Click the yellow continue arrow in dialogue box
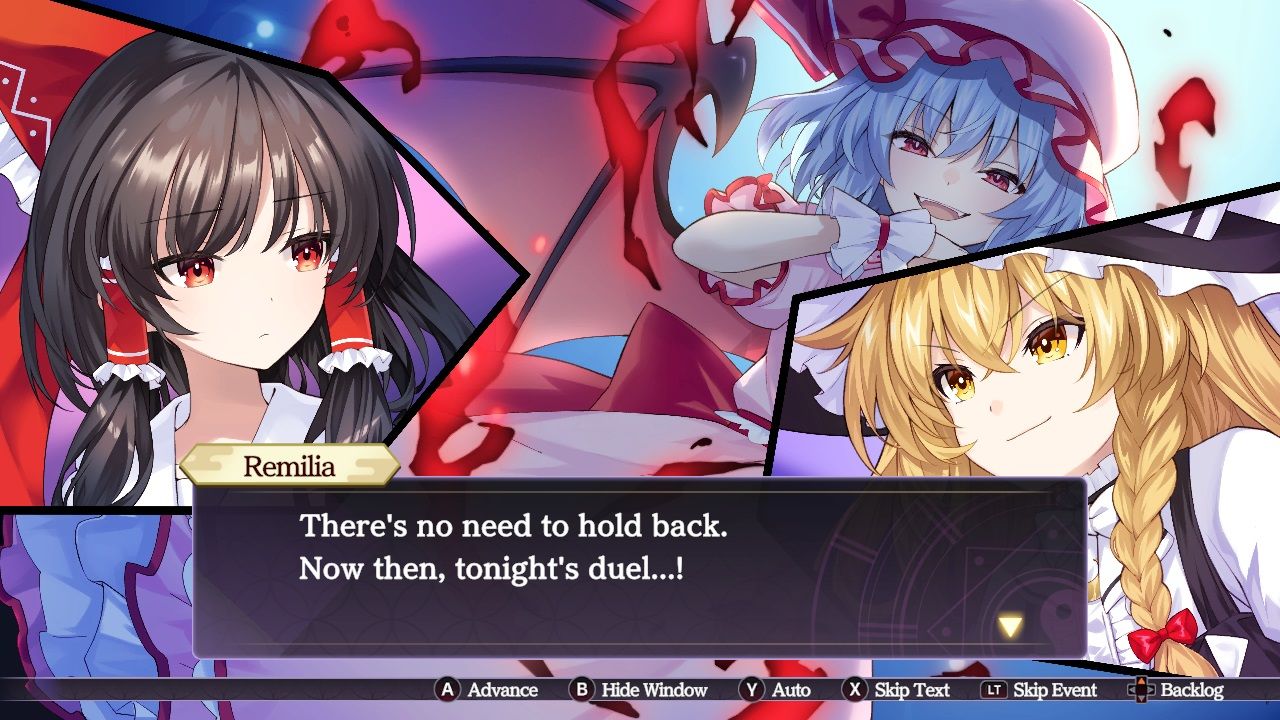 pos(1011,627)
